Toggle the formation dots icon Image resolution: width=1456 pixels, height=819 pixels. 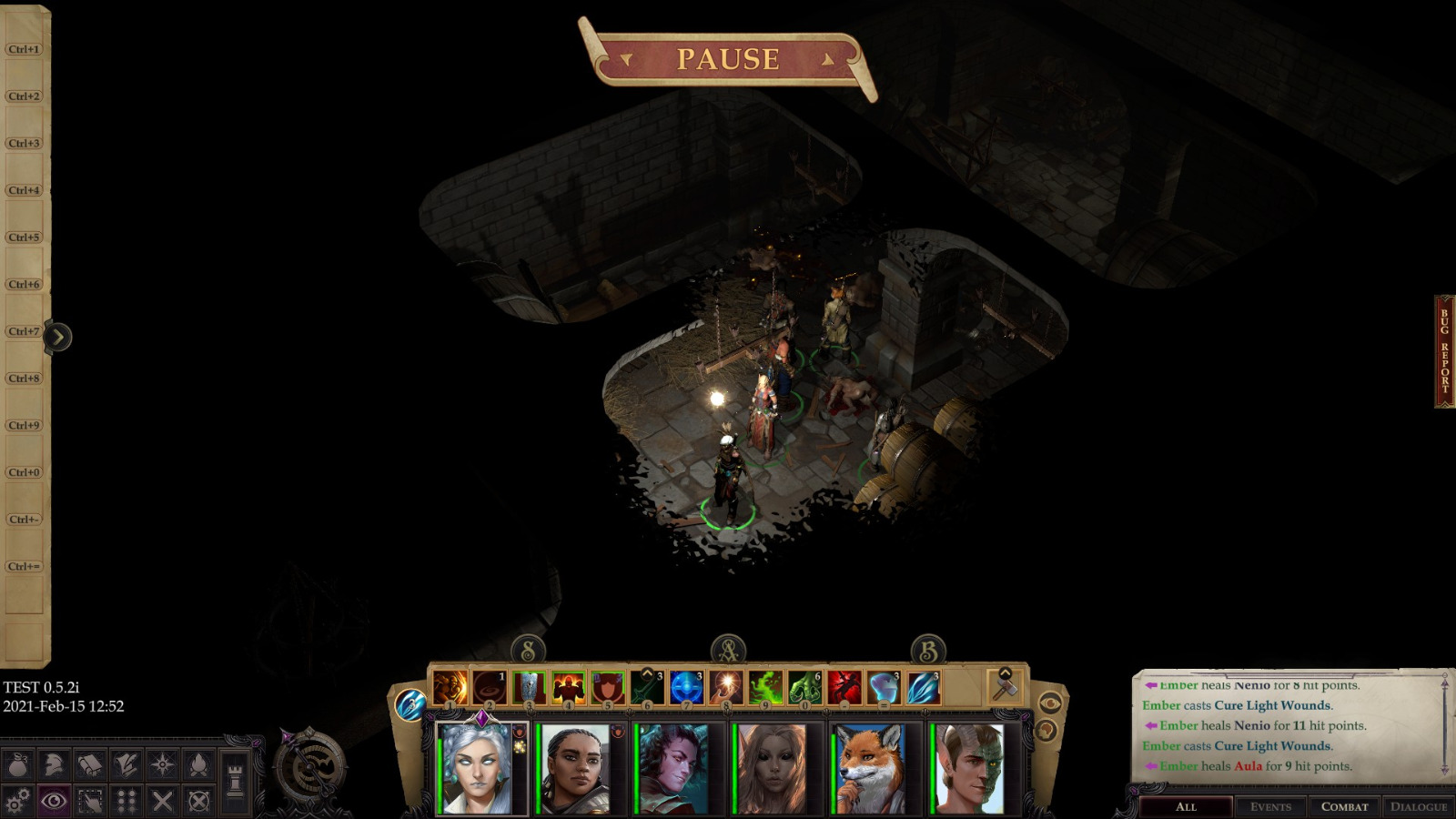126,801
